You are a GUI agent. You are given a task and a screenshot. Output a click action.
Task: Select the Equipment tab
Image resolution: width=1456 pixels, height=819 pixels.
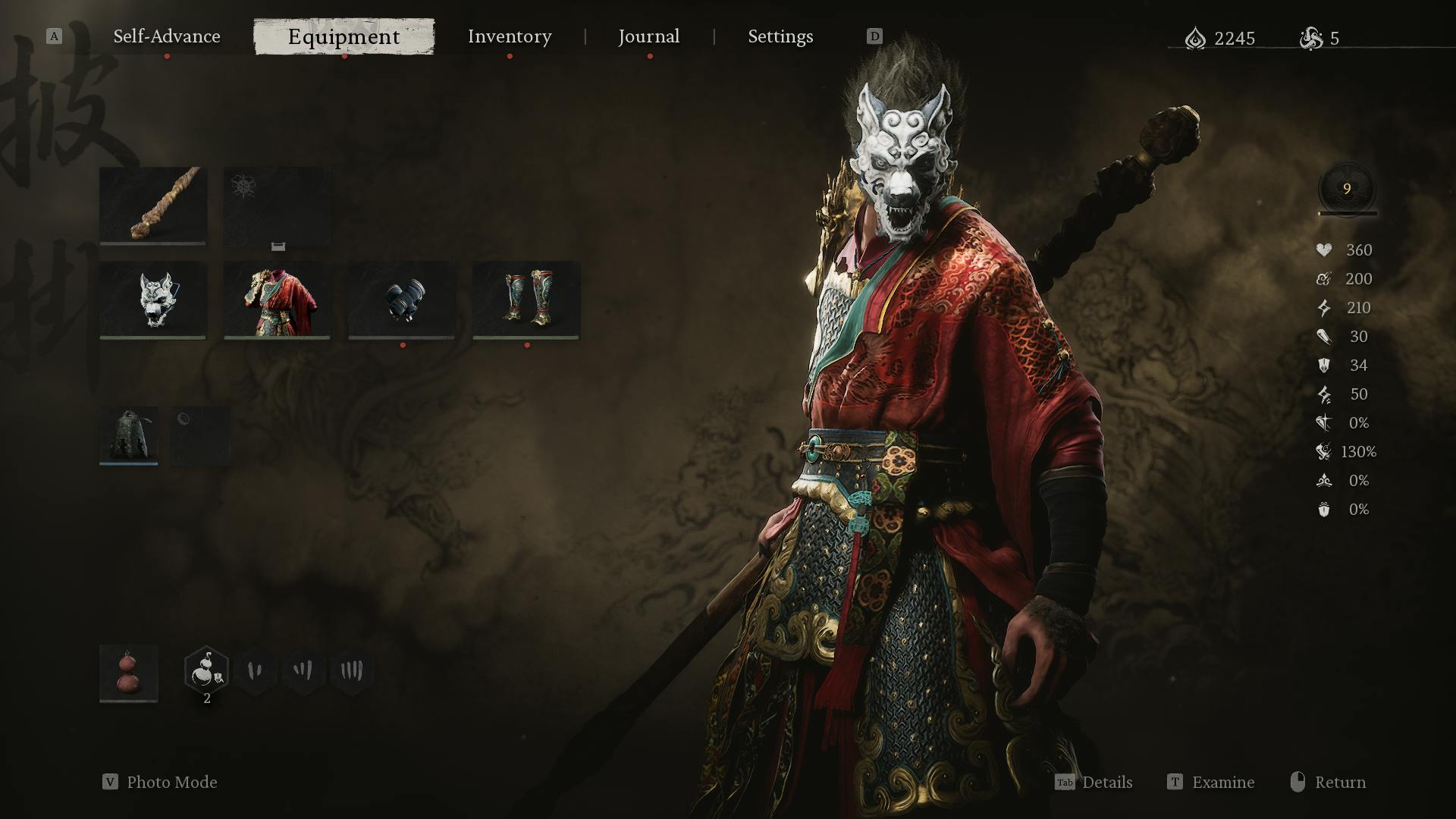(344, 36)
